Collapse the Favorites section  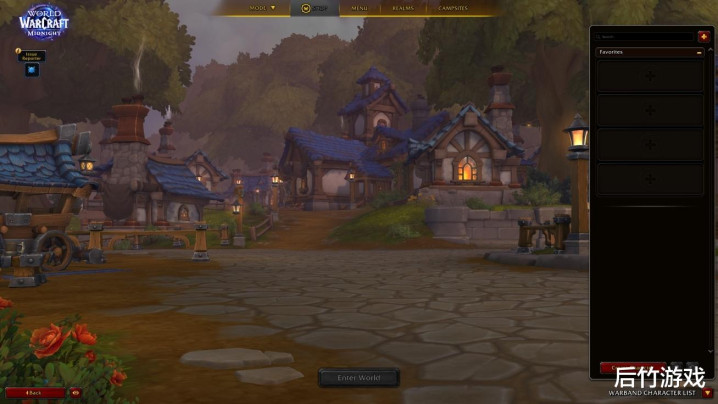coord(699,52)
